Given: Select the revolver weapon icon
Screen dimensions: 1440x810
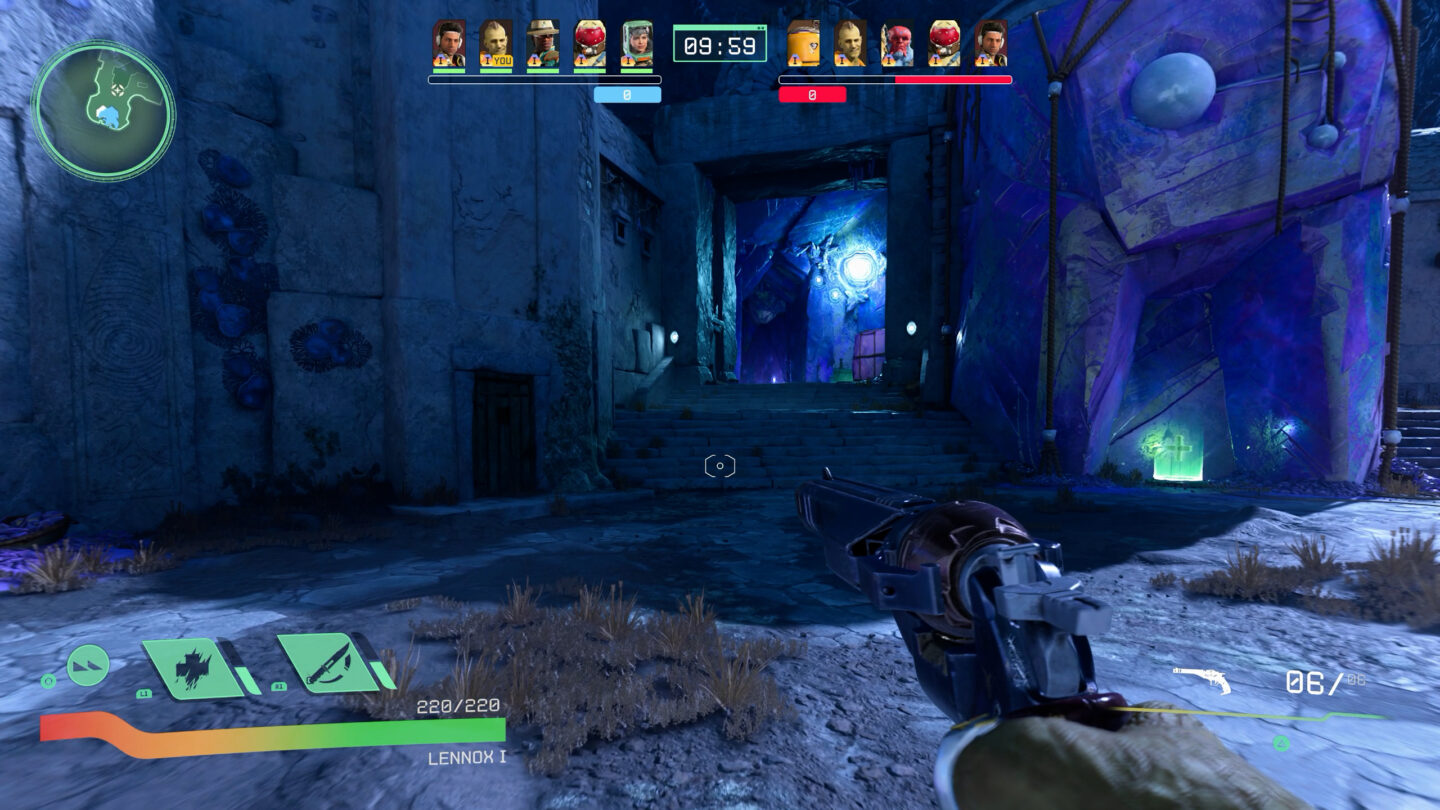Looking at the screenshot, I should [x=1201, y=680].
